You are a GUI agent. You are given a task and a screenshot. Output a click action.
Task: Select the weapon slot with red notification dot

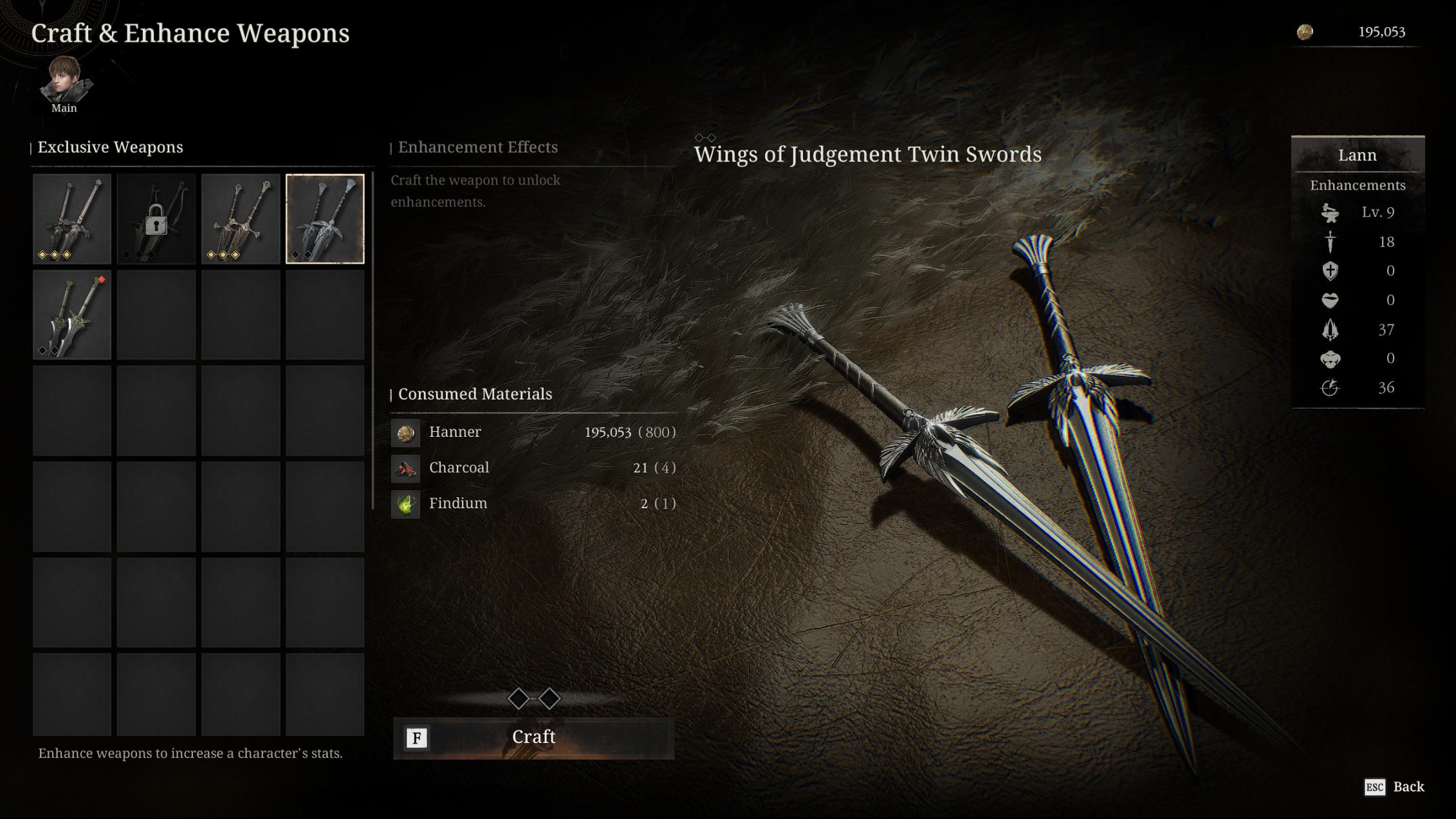click(x=72, y=315)
